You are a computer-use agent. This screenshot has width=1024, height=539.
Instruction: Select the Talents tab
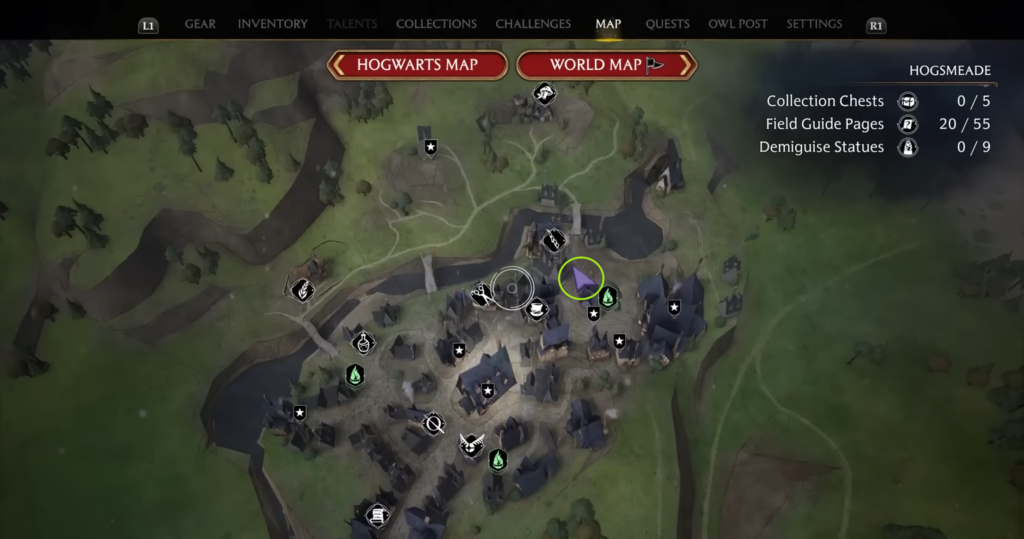coord(354,24)
